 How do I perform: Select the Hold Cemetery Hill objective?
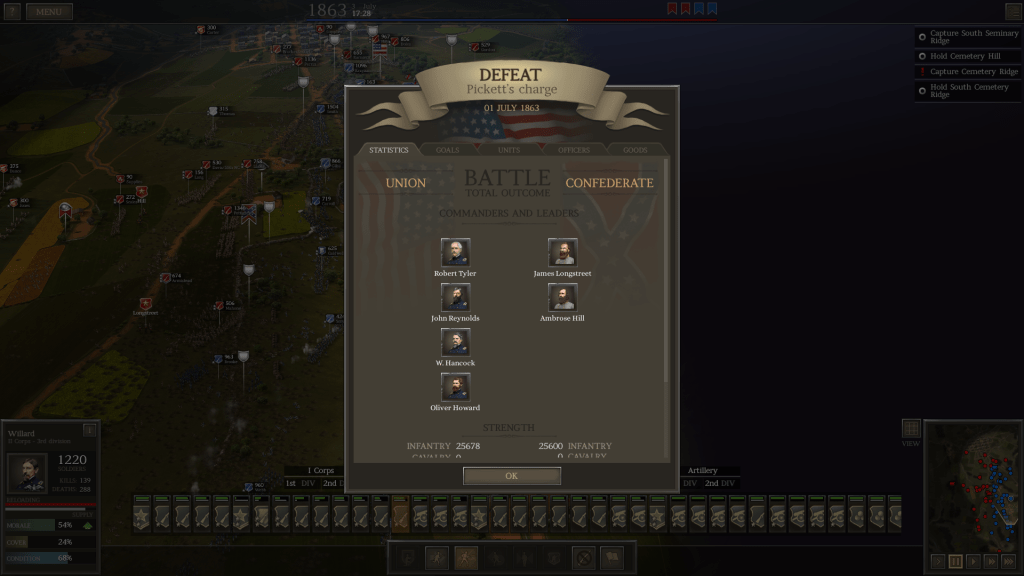tap(964, 56)
